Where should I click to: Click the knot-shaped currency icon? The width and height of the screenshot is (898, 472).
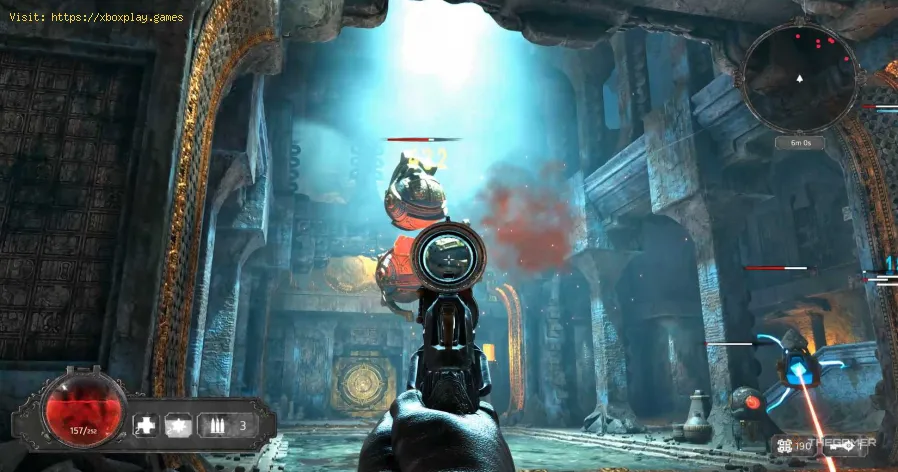click(785, 445)
